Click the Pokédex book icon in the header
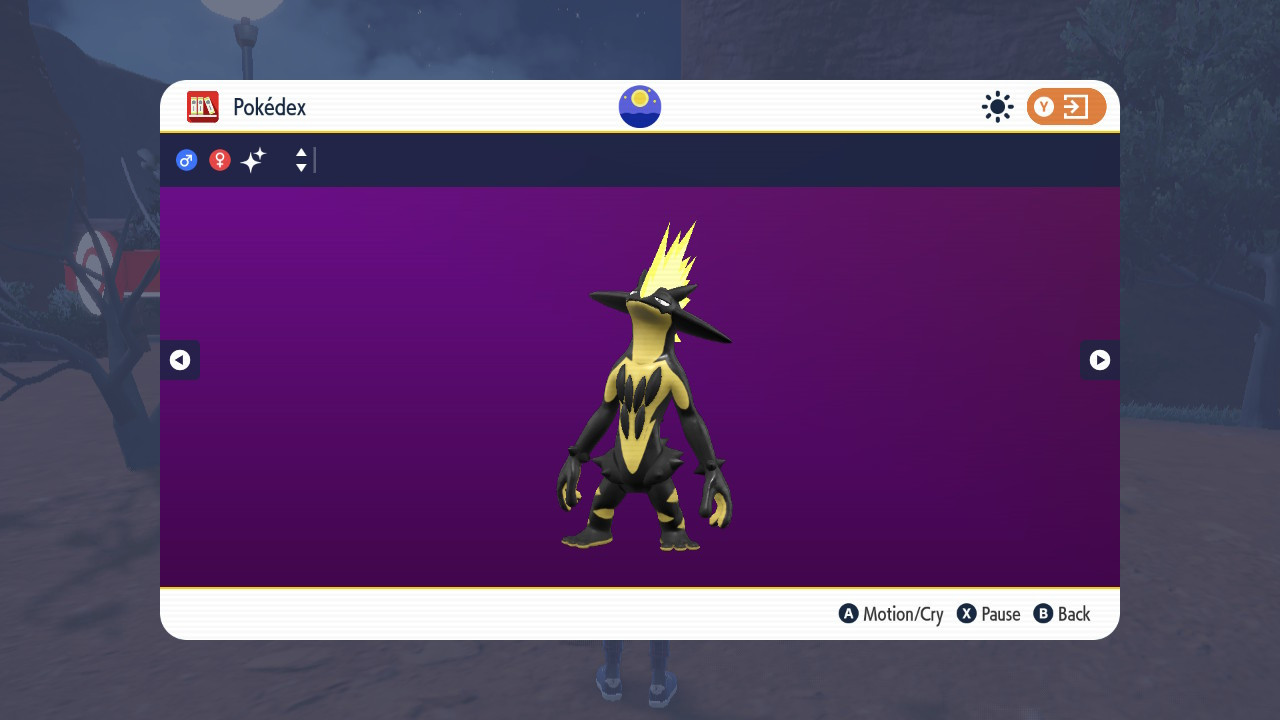1280x720 pixels. [202, 106]
